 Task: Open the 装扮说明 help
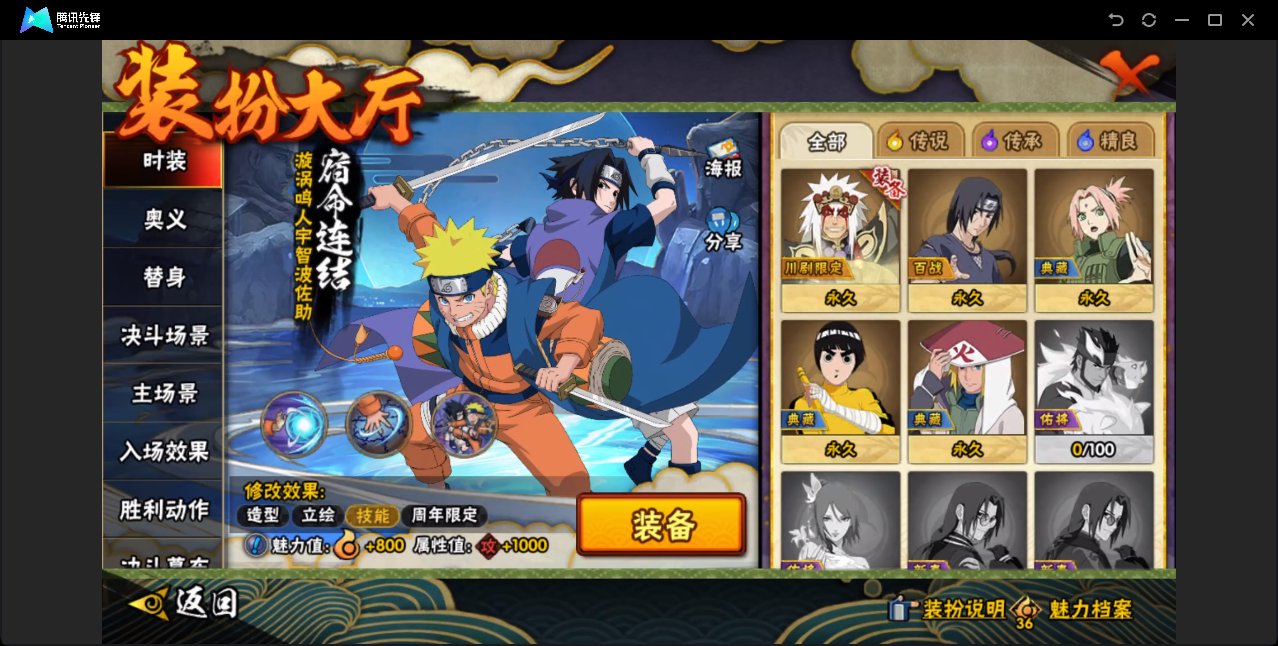[948, 609]
